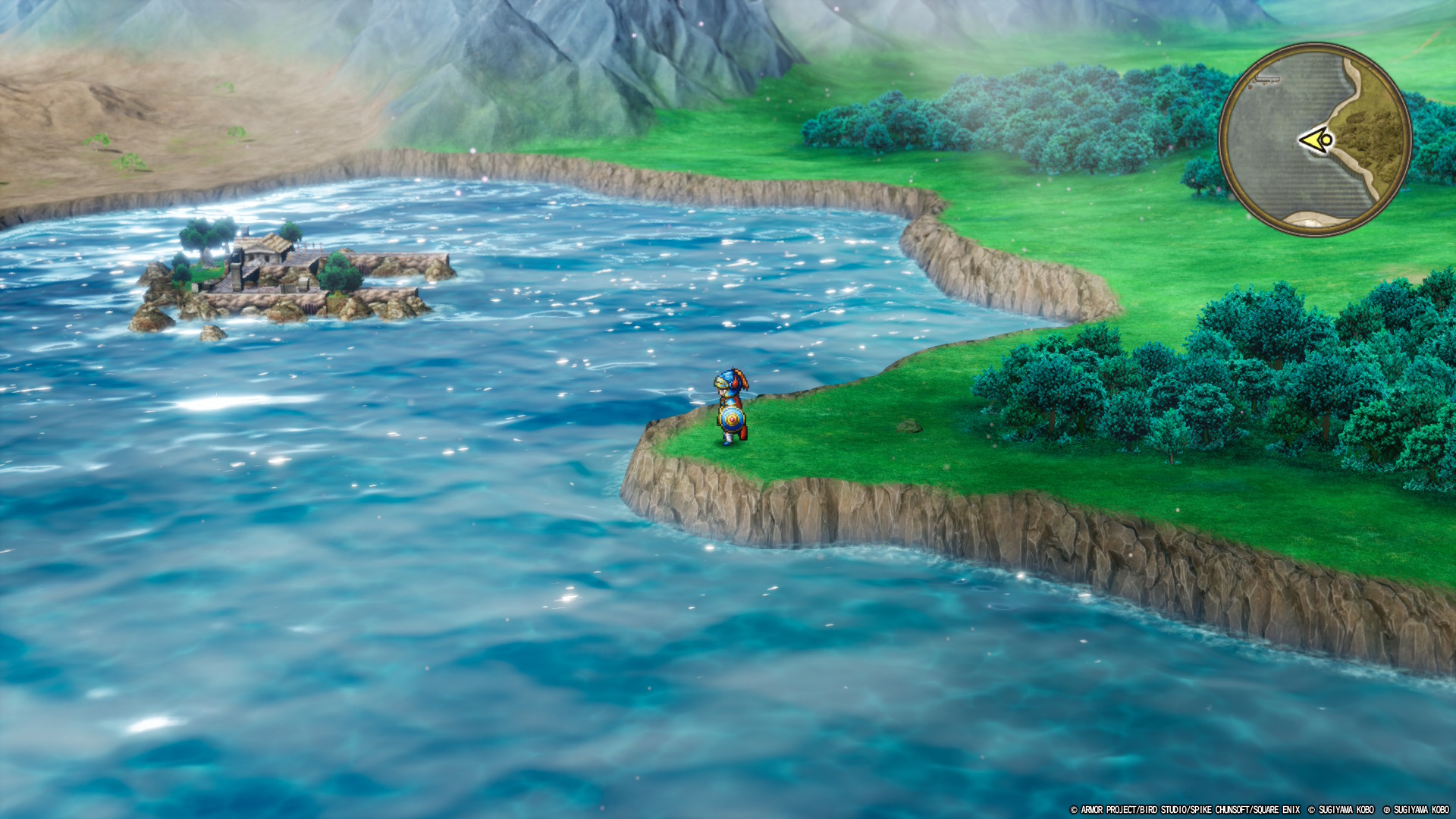Open the circular minimap
Image resolution: width=1456 pixels, height=819 pixels.
pyautogui.click(x=1315, y=140)
